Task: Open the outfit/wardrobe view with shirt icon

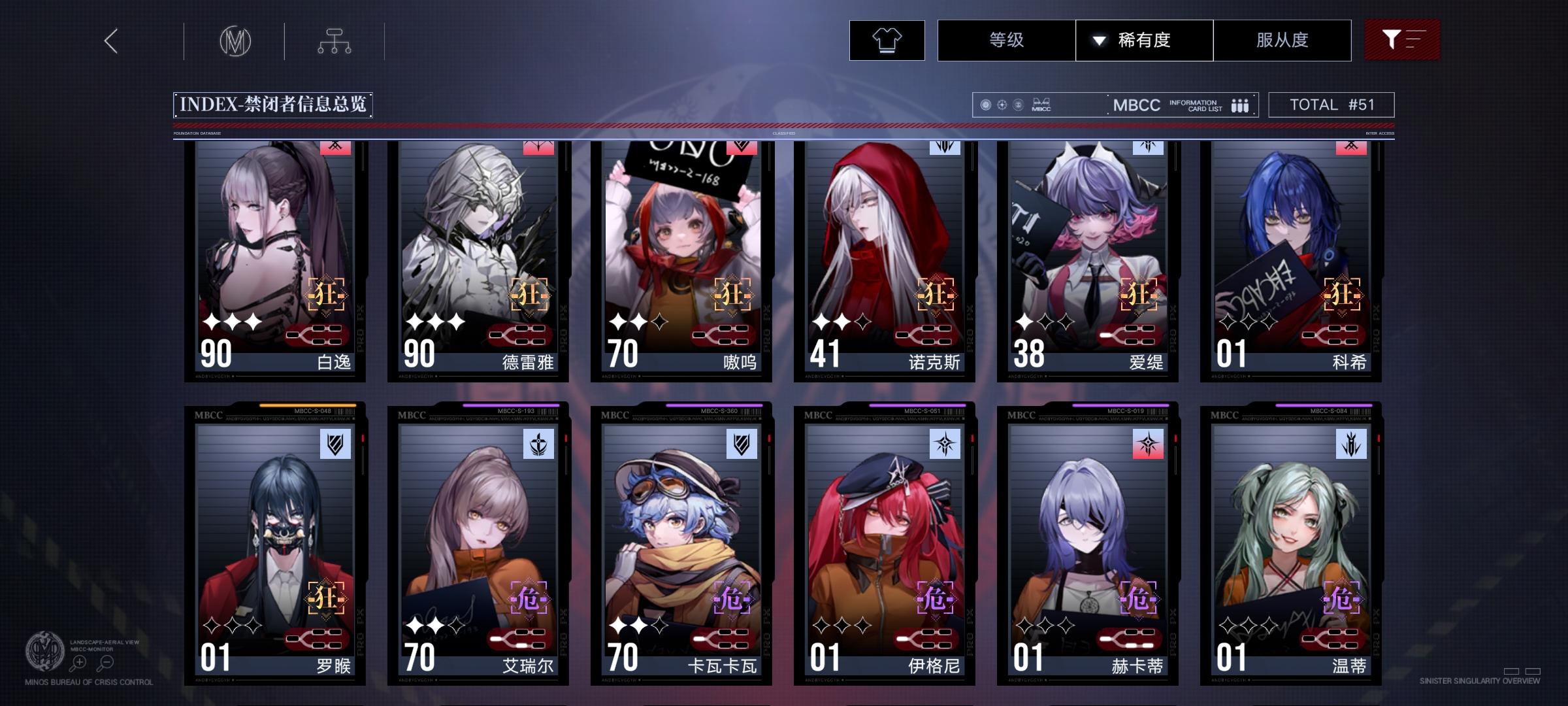Action: pos(886,40)
